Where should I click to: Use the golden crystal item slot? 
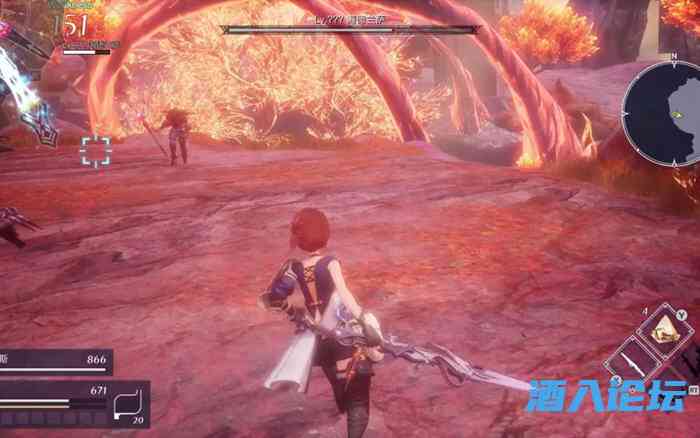(666, 329)
